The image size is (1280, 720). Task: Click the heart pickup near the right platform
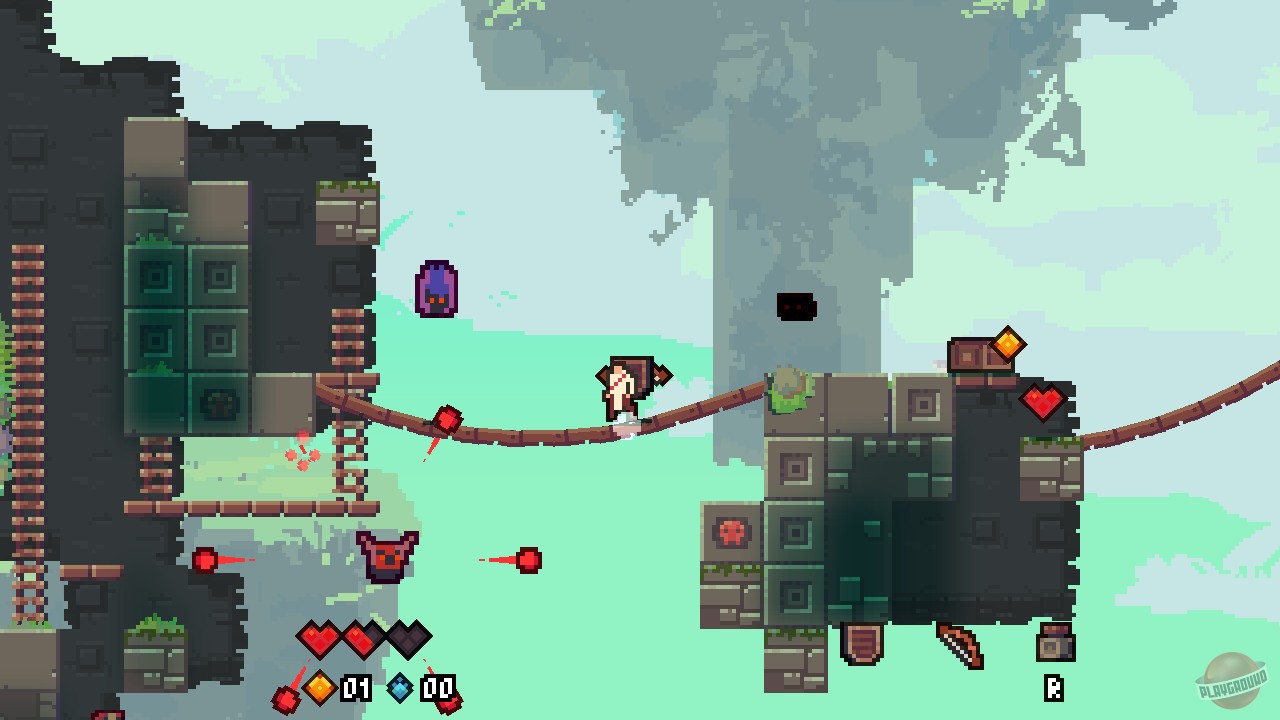(x=1041, y=404)
